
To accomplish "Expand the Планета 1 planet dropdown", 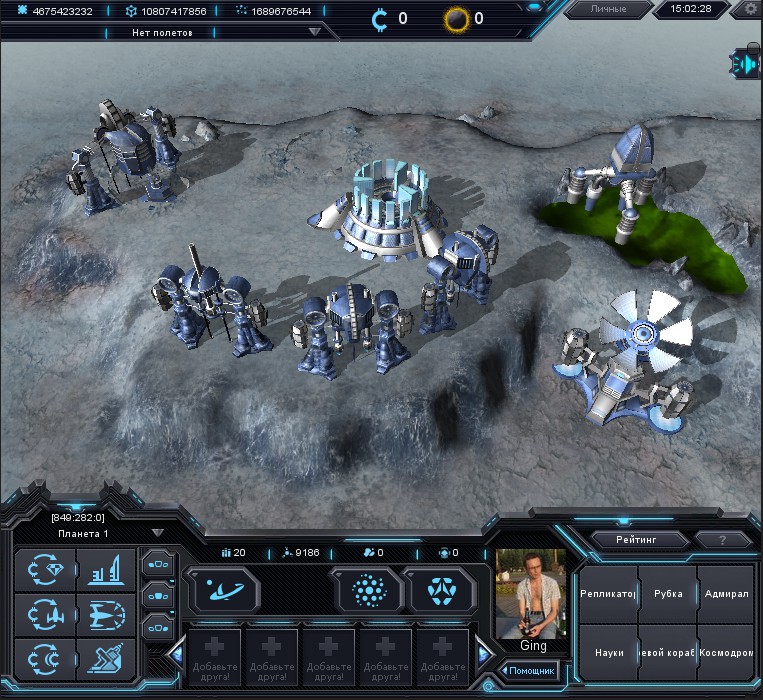I will 157,533.
